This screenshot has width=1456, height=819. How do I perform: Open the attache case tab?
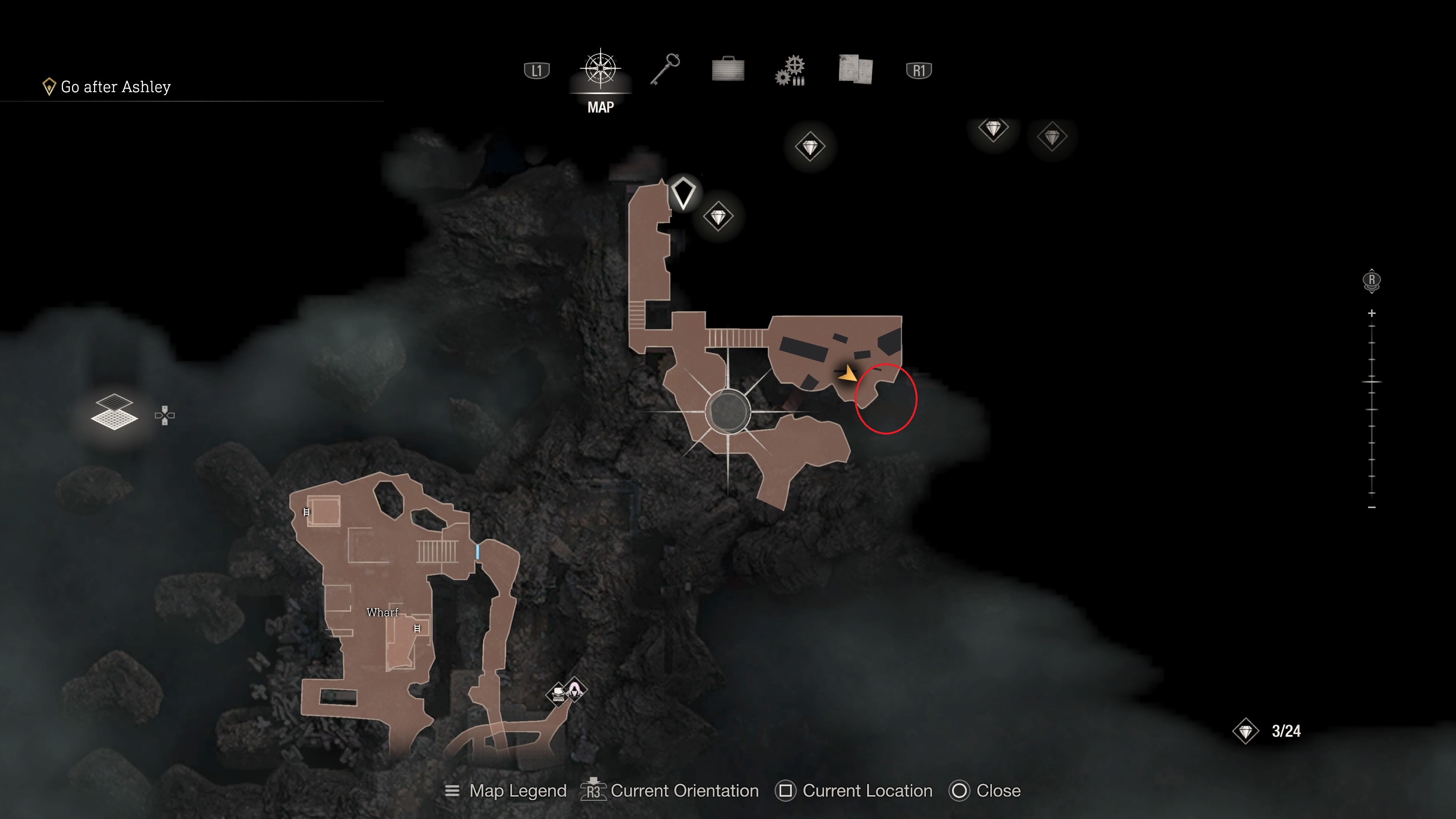728,69
